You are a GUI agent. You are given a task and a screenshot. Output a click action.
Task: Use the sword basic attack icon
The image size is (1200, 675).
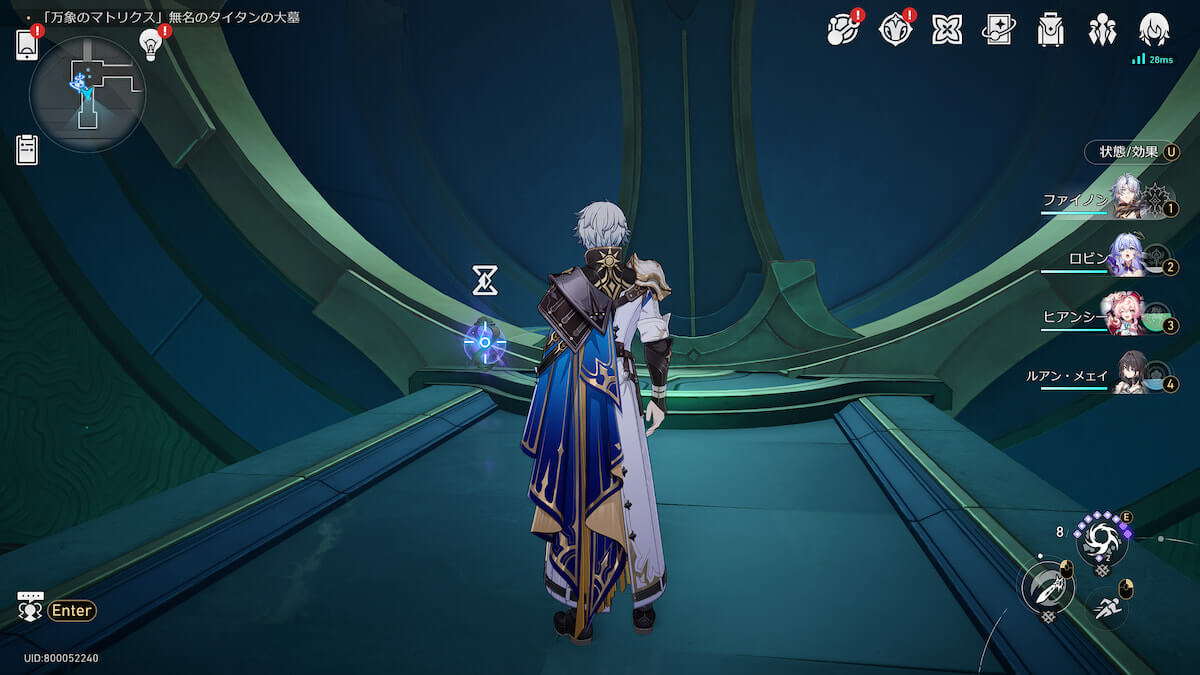(1046, 588)
